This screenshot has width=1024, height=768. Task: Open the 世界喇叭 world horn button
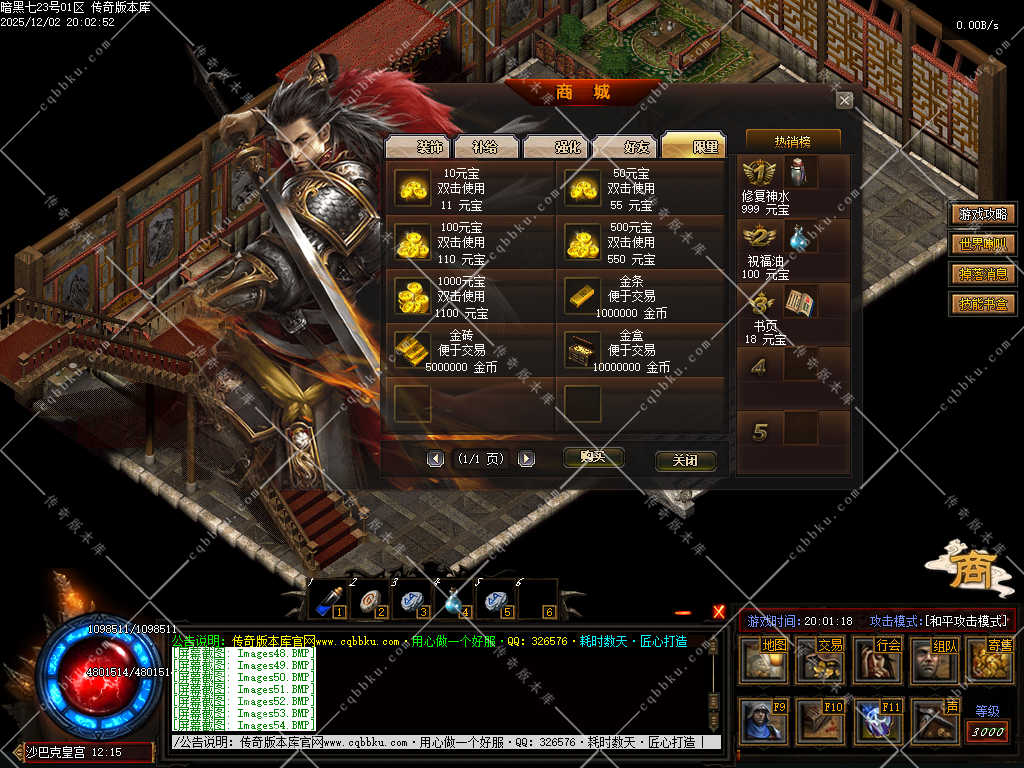983,244
